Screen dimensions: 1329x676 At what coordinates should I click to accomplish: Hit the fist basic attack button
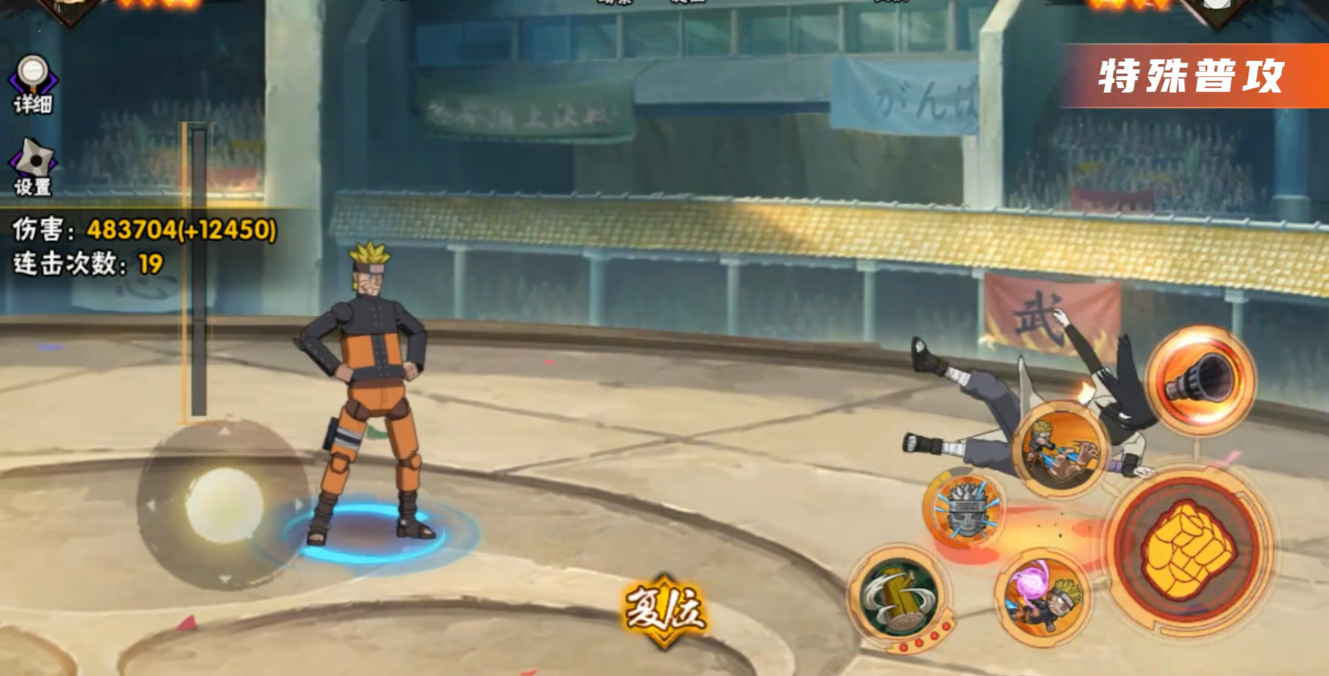(1187, 549)
